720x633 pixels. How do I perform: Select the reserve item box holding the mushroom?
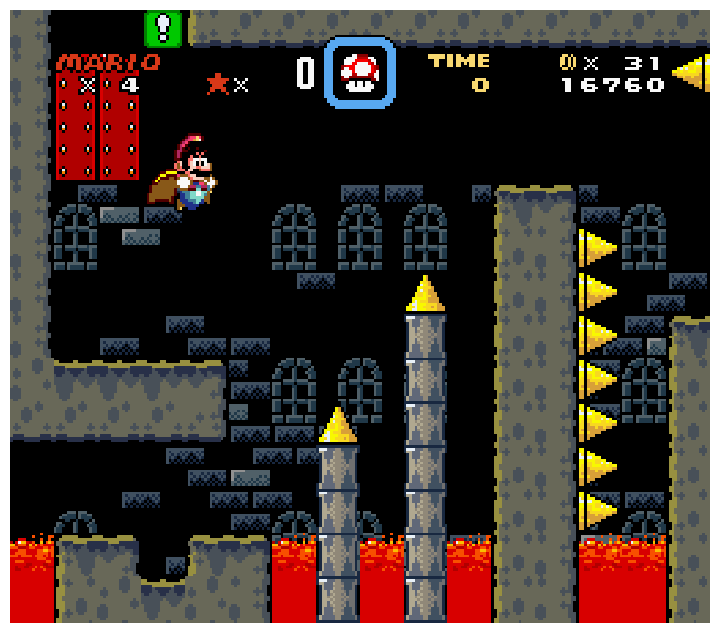pos(360,73)
